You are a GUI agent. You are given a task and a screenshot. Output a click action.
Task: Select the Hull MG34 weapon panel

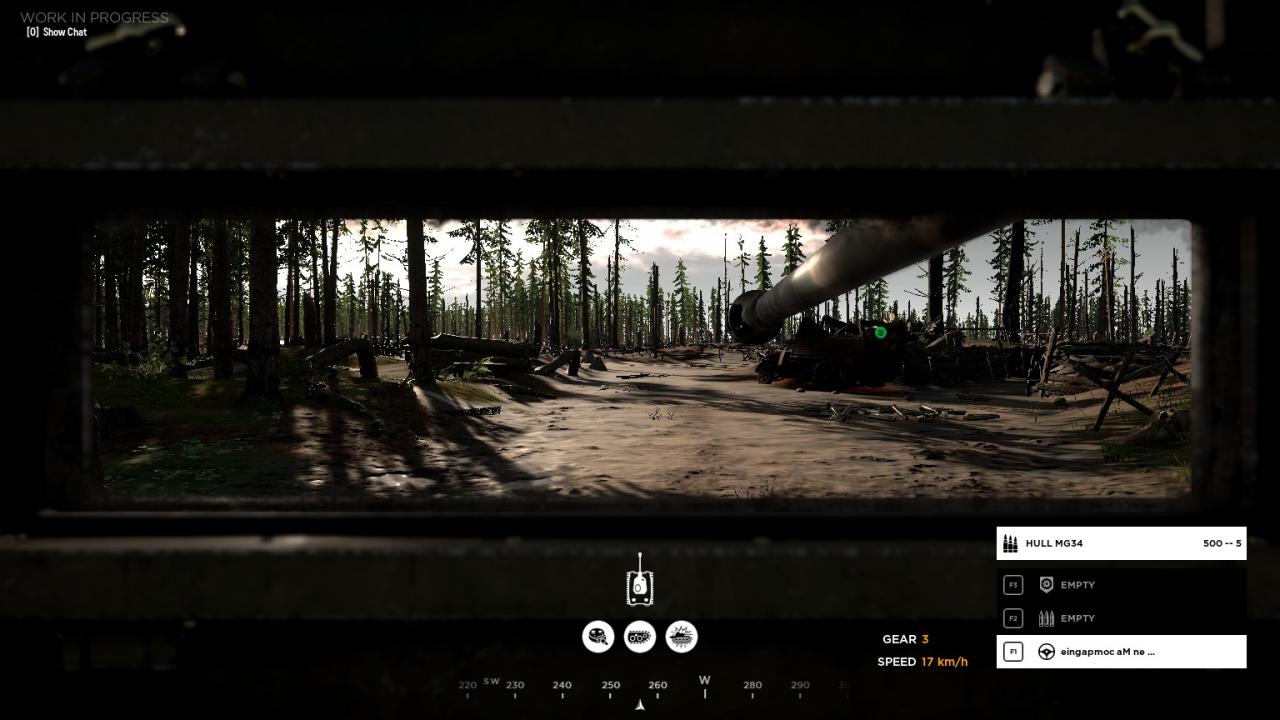pos(1121,543)
